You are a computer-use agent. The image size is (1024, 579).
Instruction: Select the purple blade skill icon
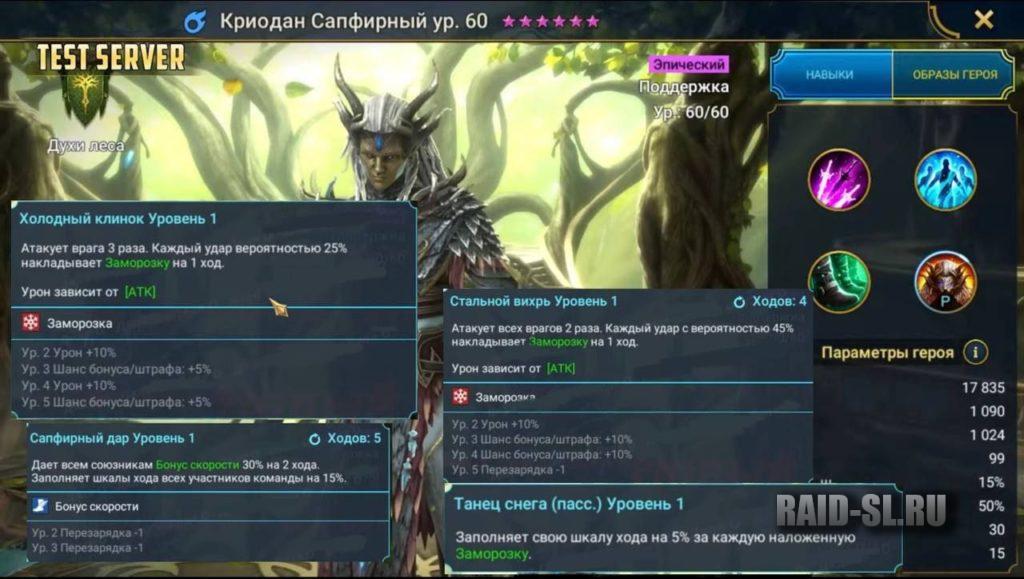pos(839,180)
